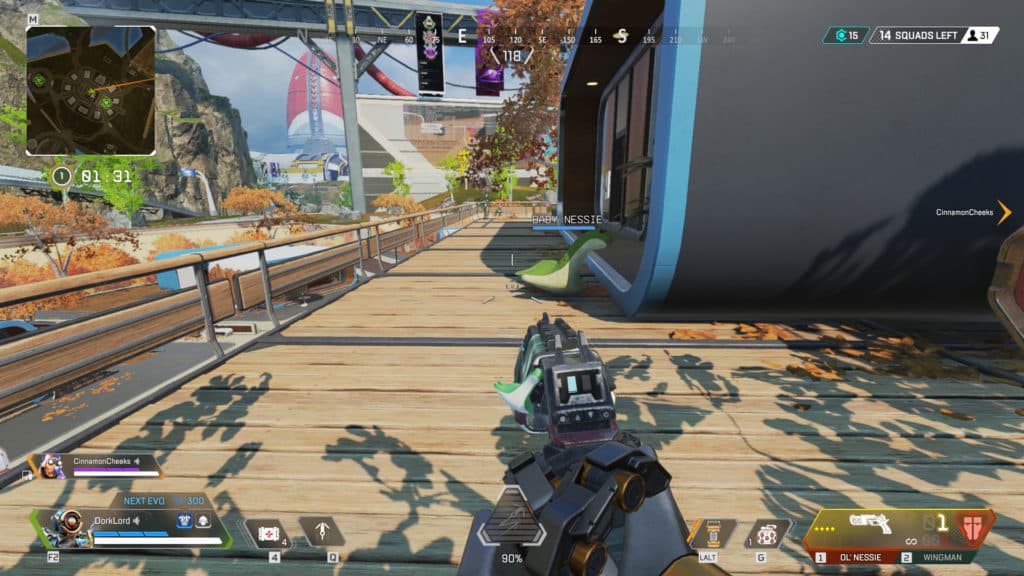Select teammate CinnamonCheeks' squad card

click(98, 465)
